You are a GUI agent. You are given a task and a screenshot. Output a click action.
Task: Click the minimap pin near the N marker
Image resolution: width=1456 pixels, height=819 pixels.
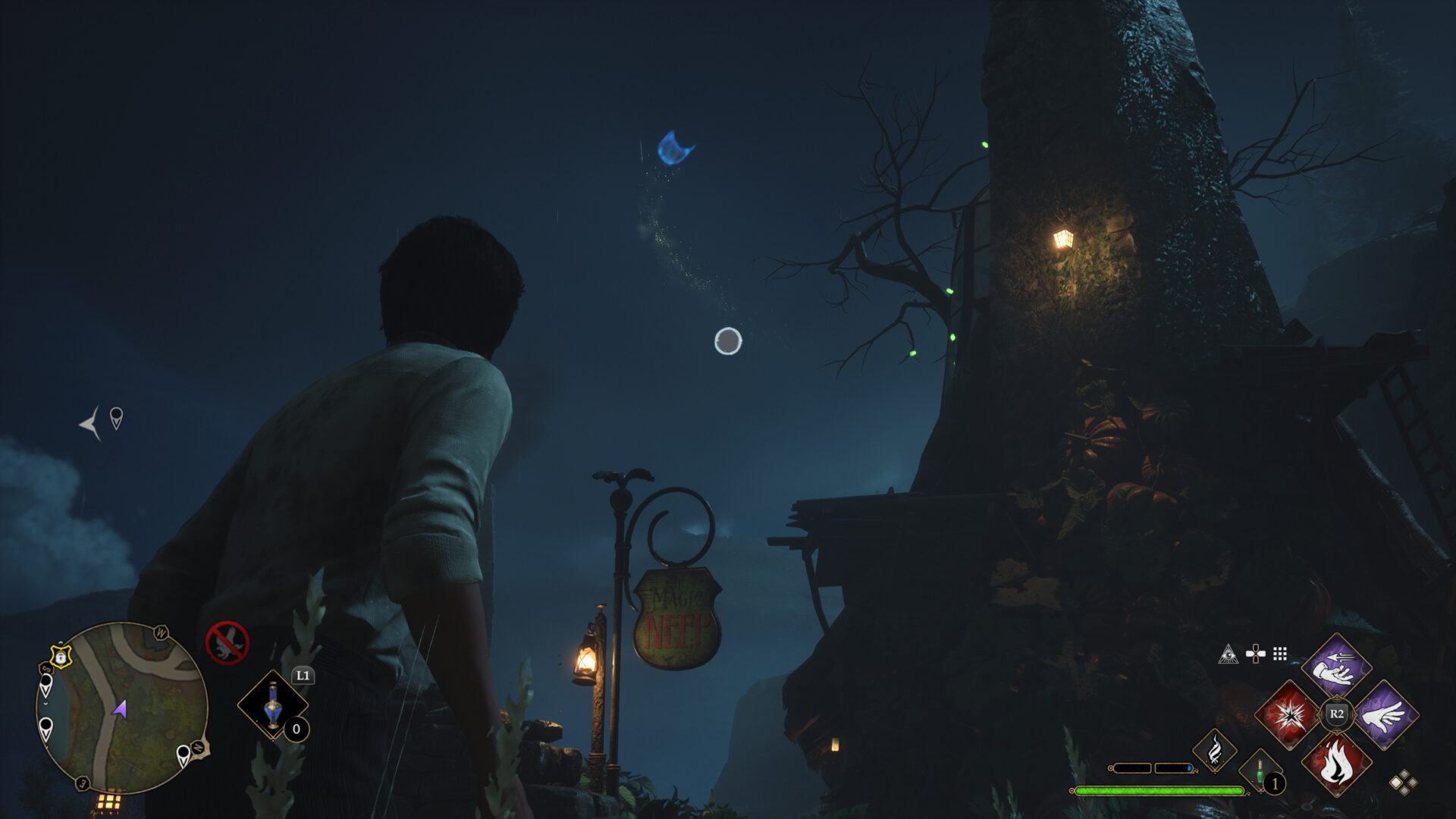pos(183,755)
